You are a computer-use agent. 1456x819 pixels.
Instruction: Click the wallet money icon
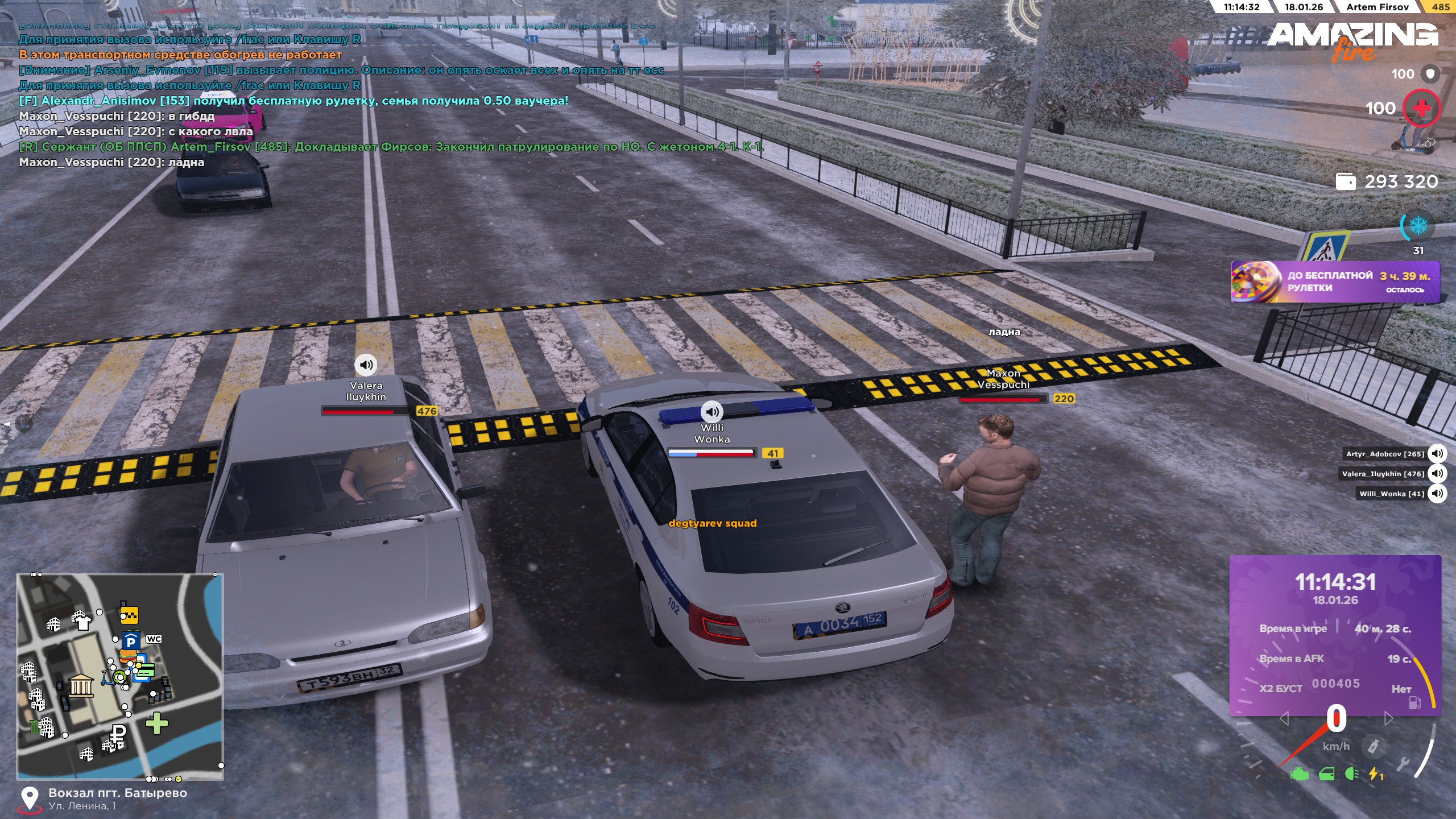coord(1345,181)
